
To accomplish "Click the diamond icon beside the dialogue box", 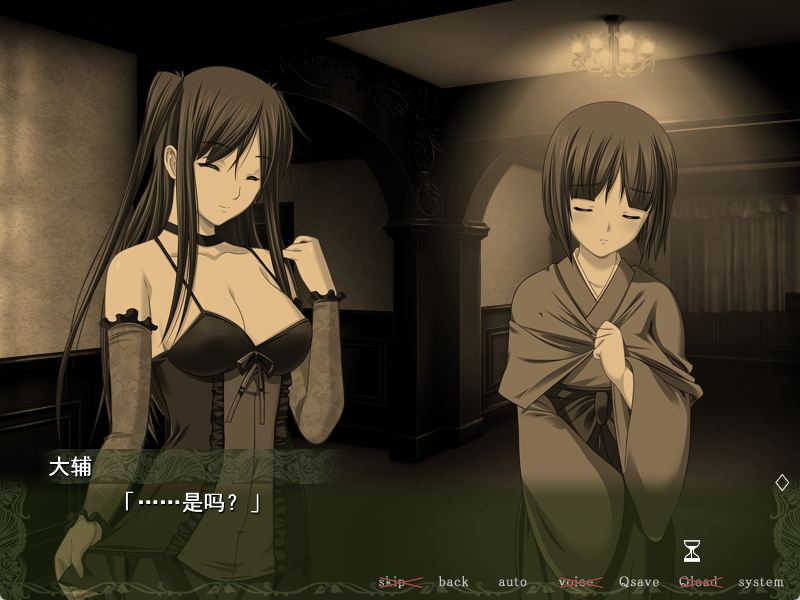I will pos(782,482).
